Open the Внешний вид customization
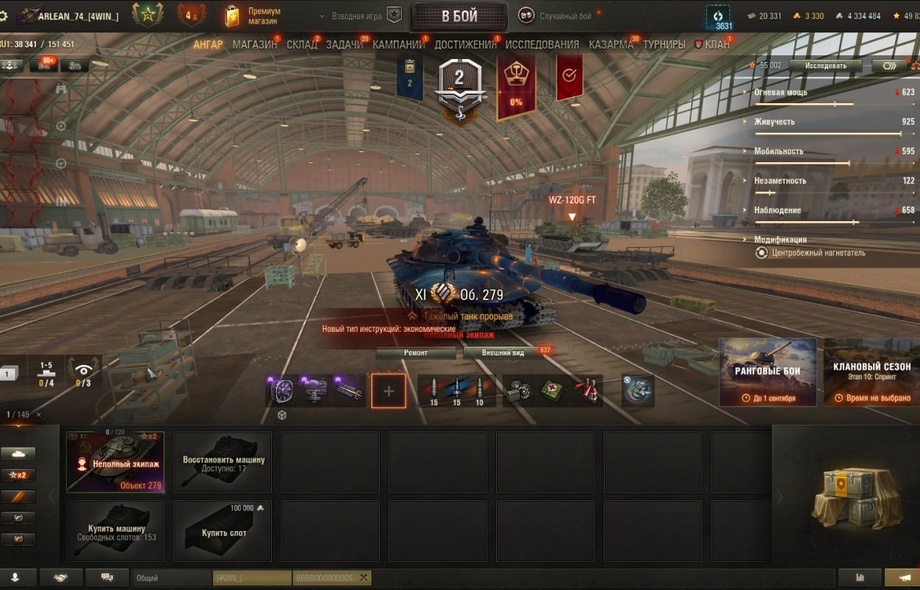 pos(502,353)
